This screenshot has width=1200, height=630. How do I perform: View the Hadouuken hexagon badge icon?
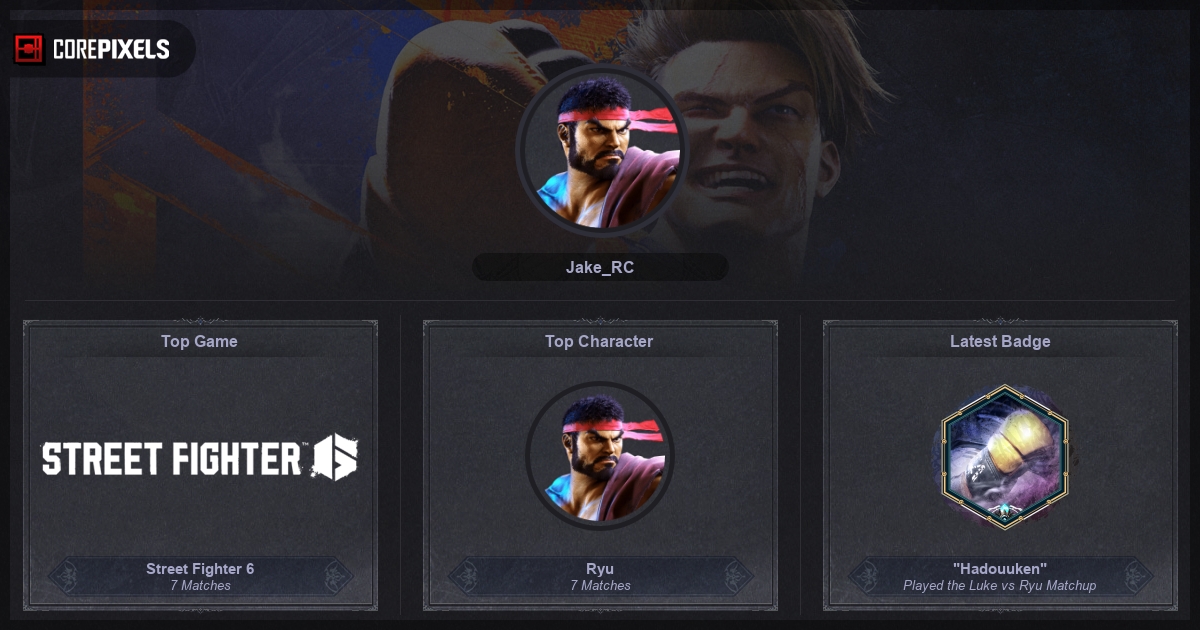pos(1000,456)
